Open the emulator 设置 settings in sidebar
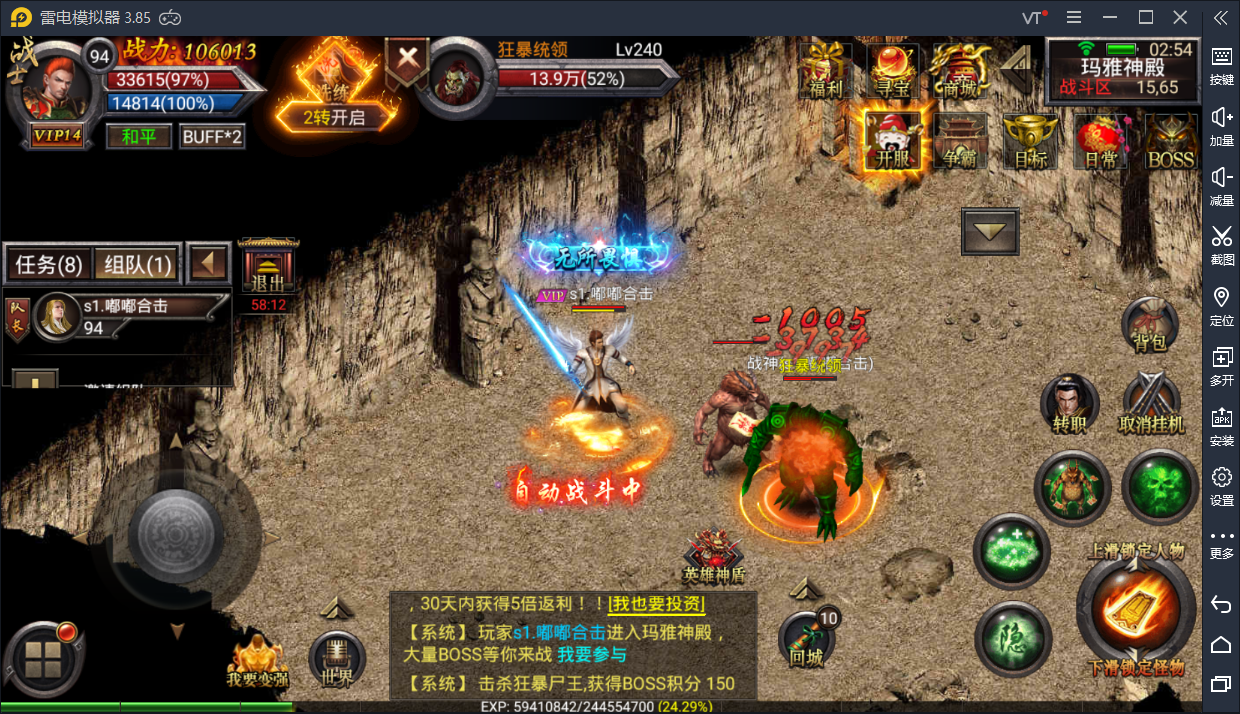Viewport: 1240px width, 714px height. pyautogui.click(x=1221, y=485)
